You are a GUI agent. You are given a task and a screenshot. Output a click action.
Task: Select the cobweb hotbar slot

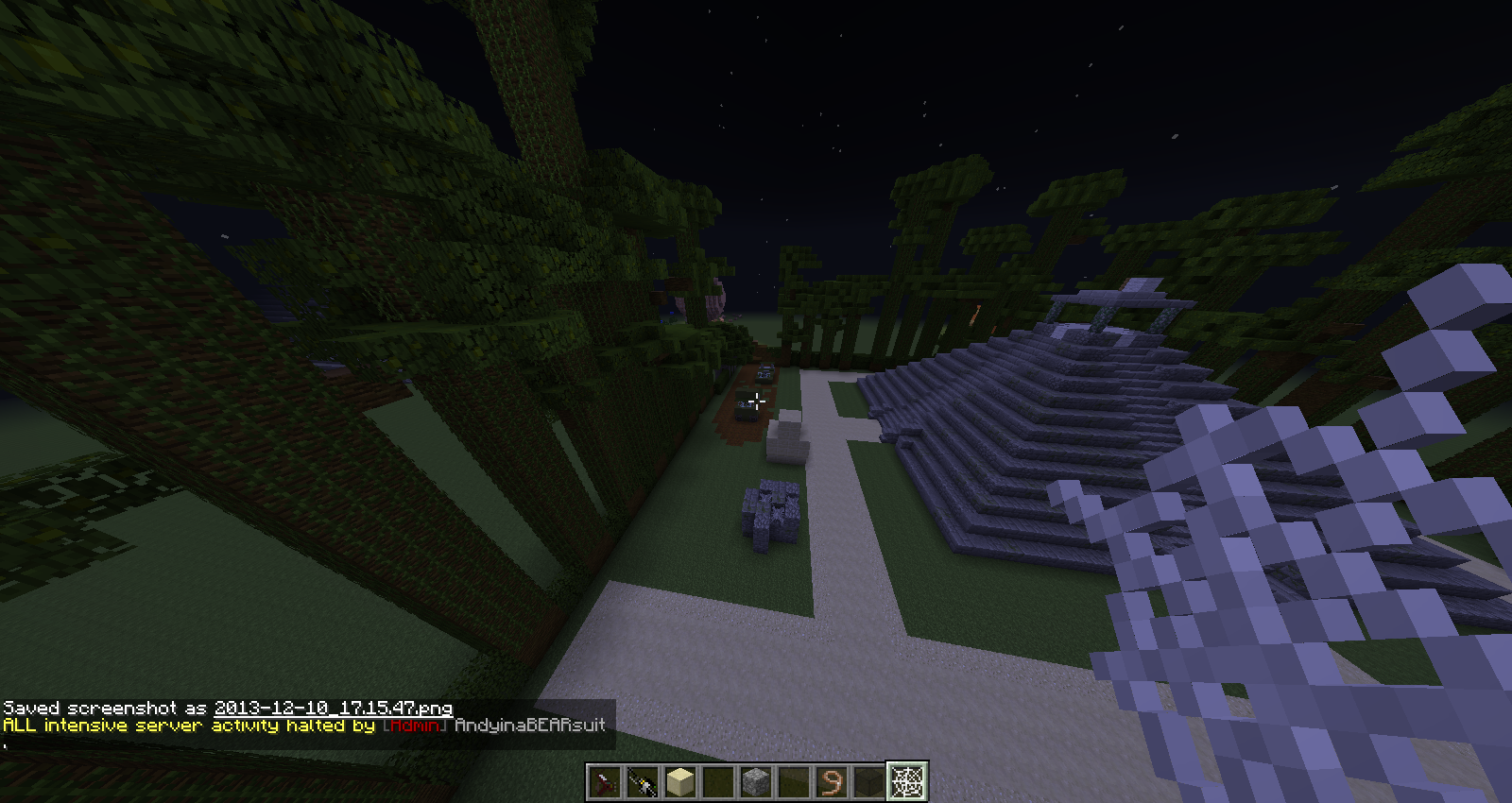[907, 781]
